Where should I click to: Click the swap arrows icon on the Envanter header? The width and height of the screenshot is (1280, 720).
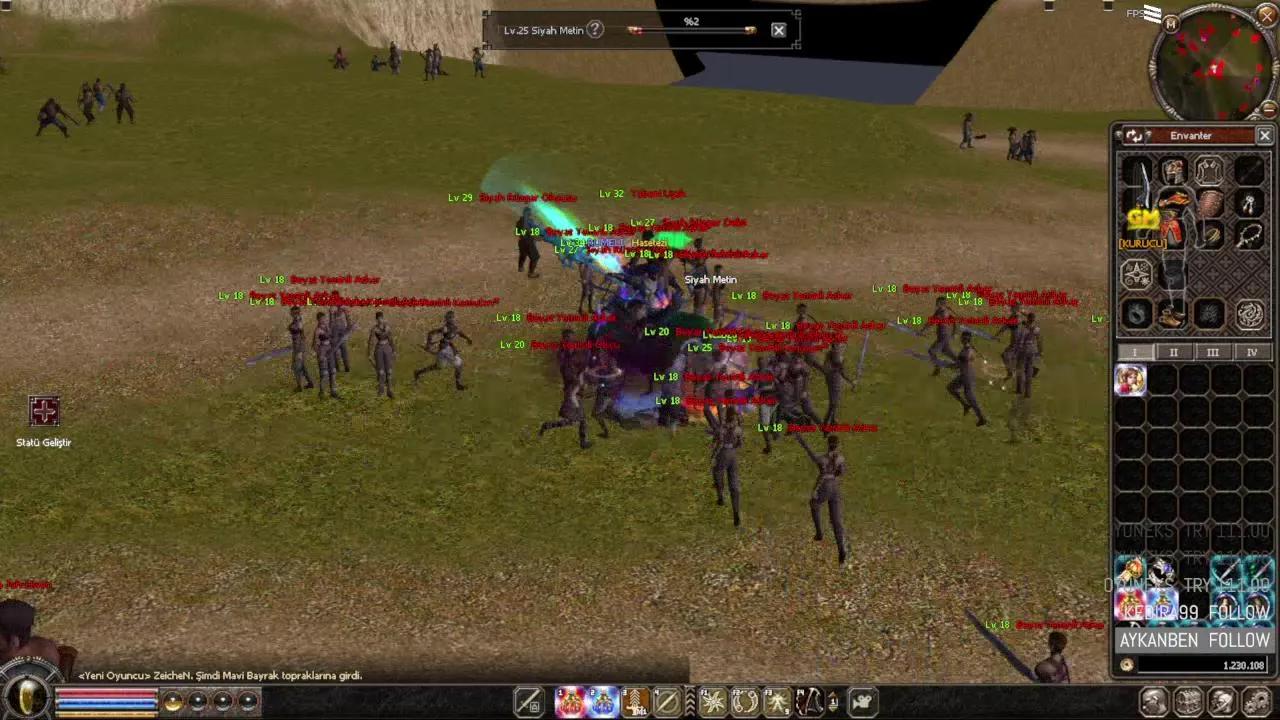pos(1133,135)
